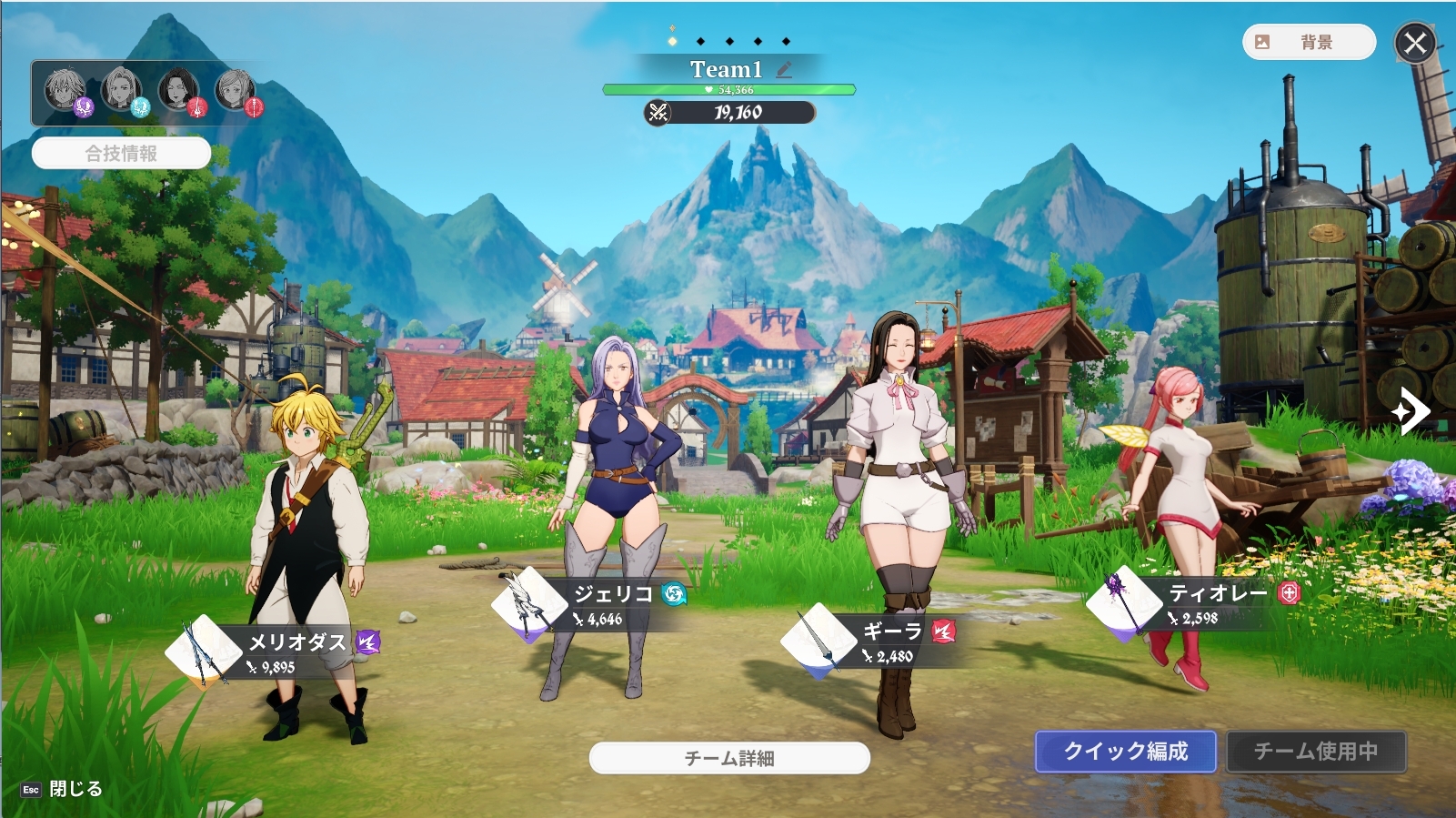Open the 合技情報 combo skill info
Image resolution: width=1456 pixels, height=818 pixels.
(x=121, y=153)
